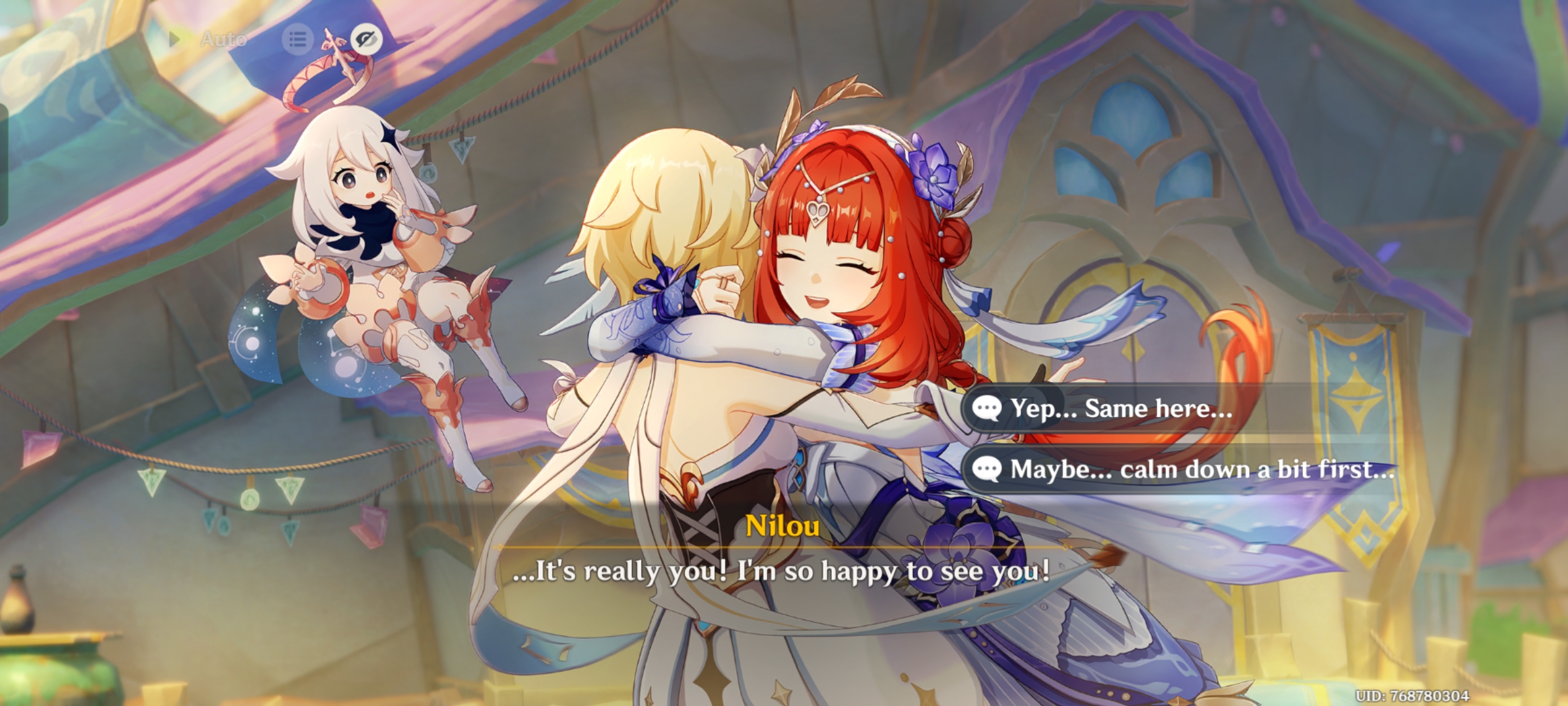Toggle auto-advance by clicking 'Auto' text

coord(223,39)
